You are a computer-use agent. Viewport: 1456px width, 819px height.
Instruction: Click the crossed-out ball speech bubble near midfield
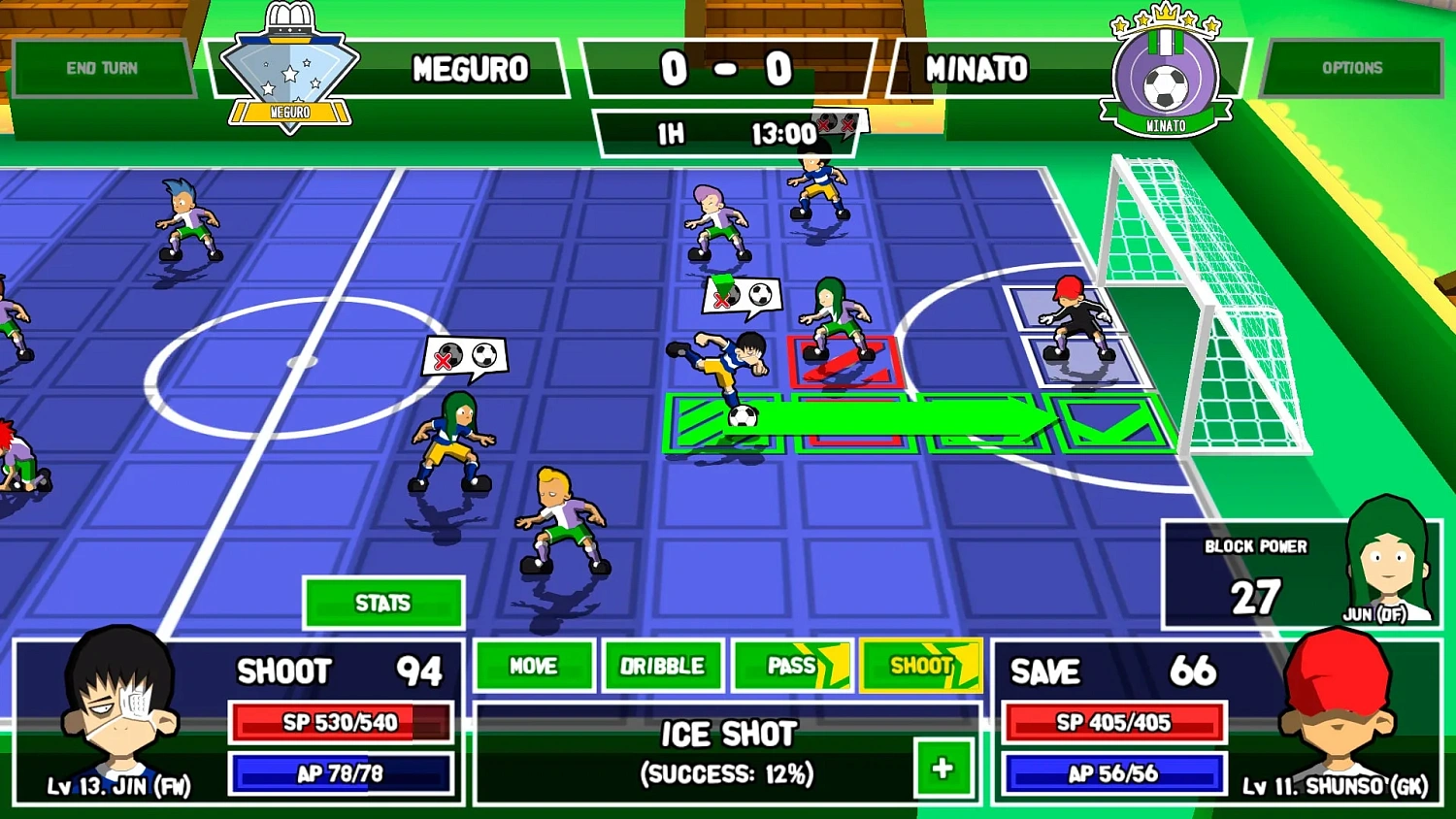(x=466, y=357)
